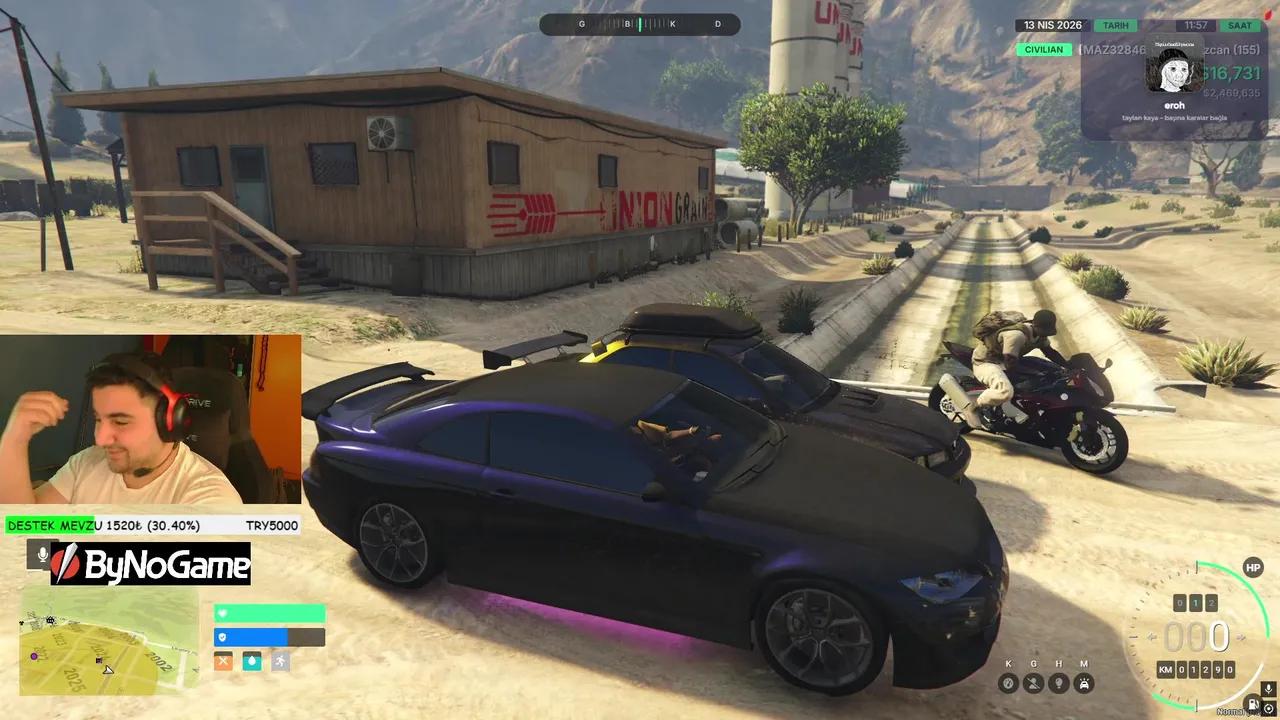Select the microphone icon beside the ByNoGame logo
The height and width of the screenshot is (720, 1280).
click(x=42, y=555)
